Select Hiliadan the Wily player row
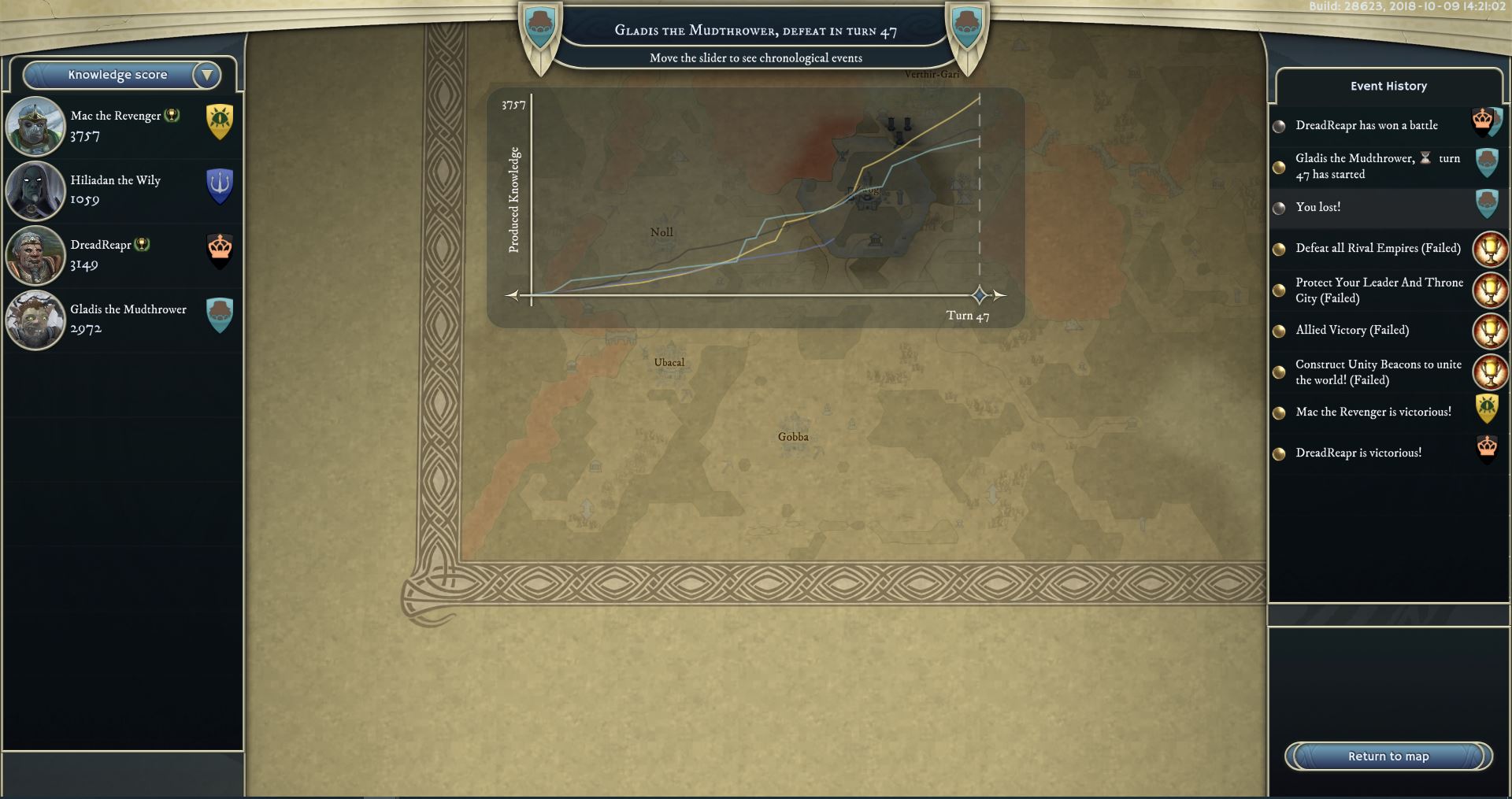 tap(122, 191)
